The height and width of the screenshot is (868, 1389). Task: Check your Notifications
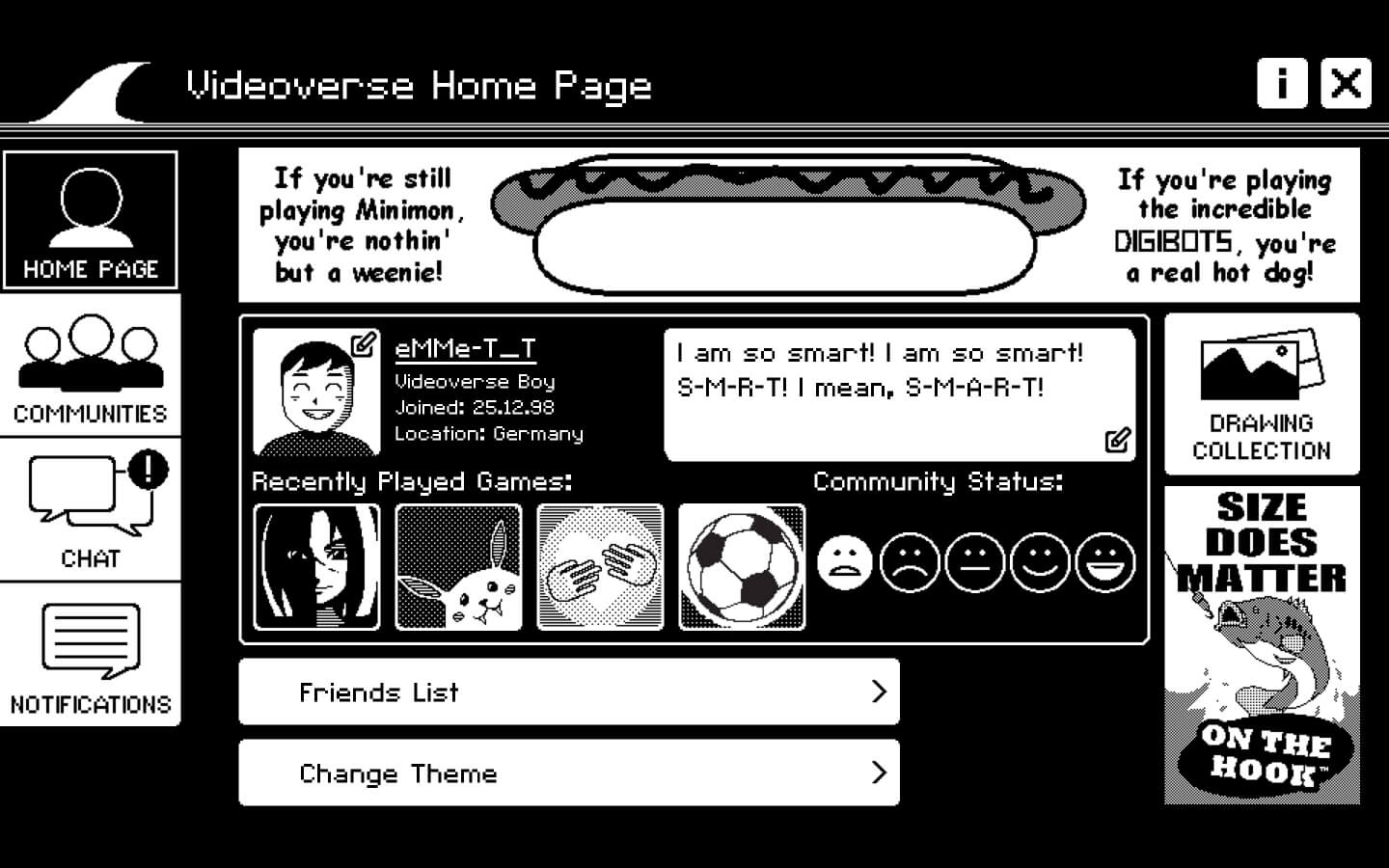tap(91, 656)
